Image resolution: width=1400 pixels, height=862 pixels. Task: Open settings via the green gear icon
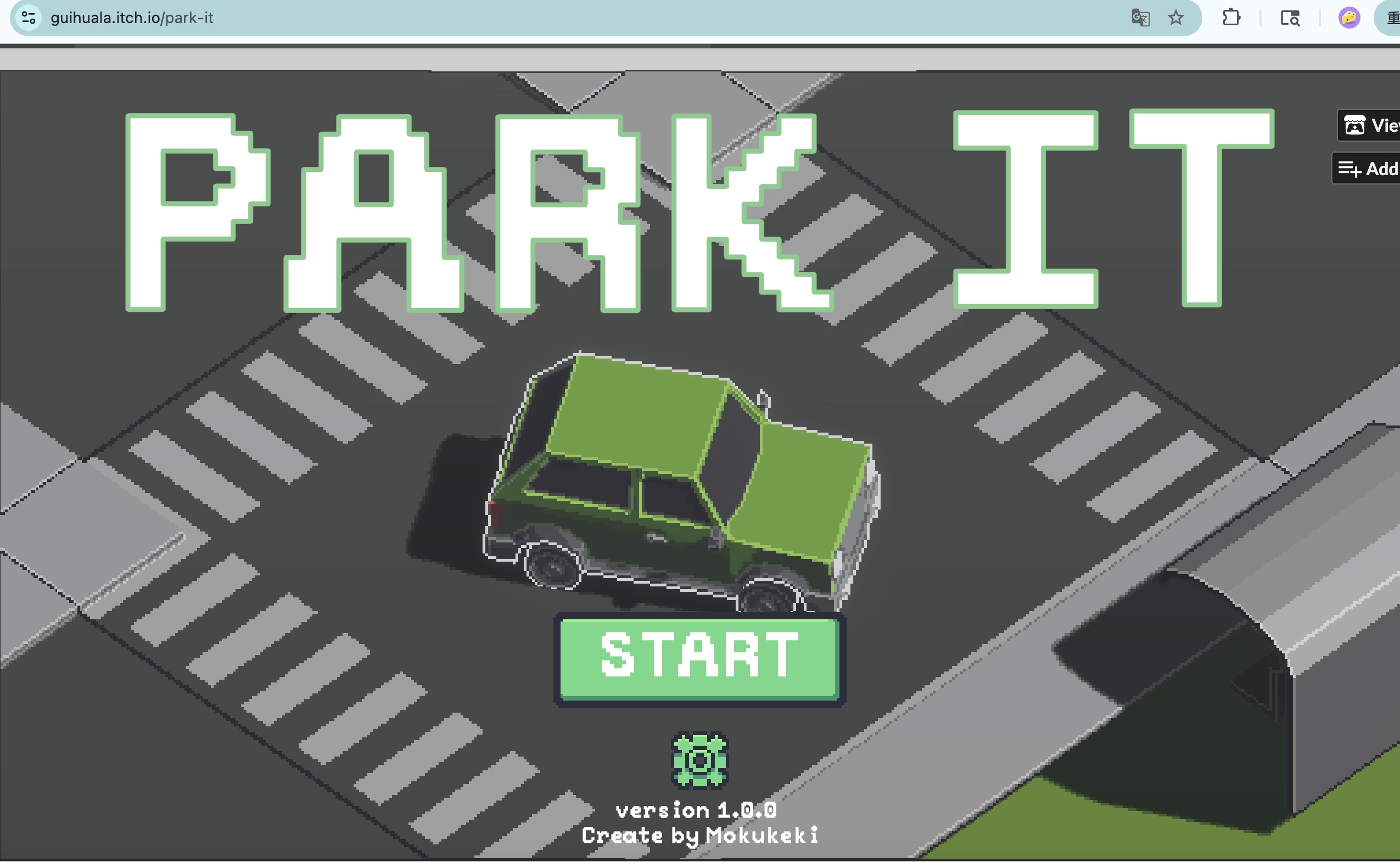click(x=699, y=760)
